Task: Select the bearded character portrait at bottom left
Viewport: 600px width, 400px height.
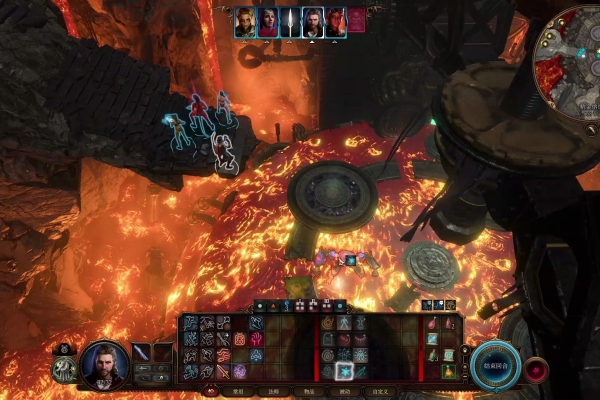Action: (104, 364)
